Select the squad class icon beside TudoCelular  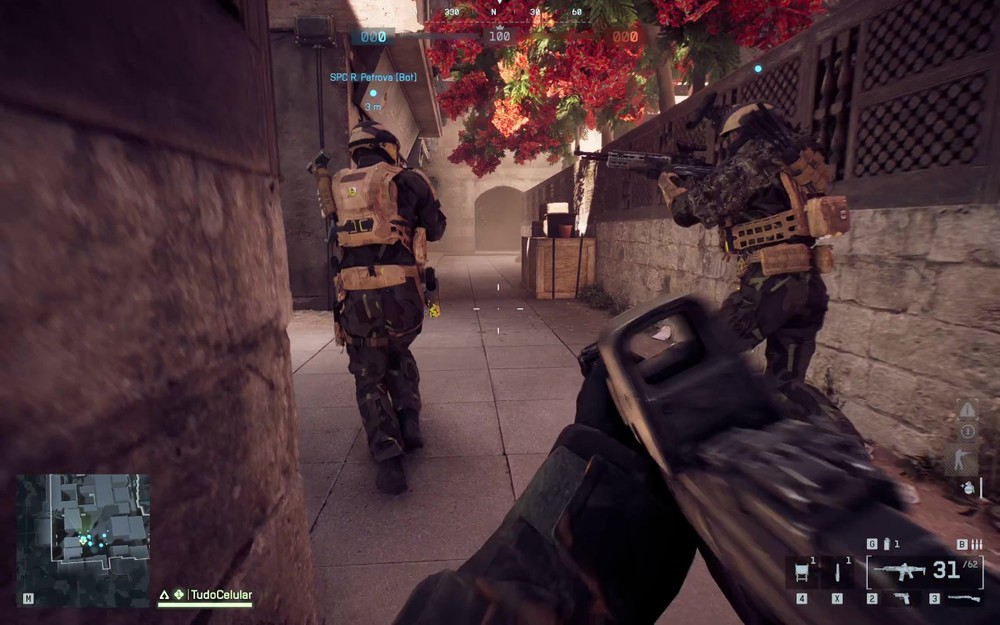(x=178, y=595)
